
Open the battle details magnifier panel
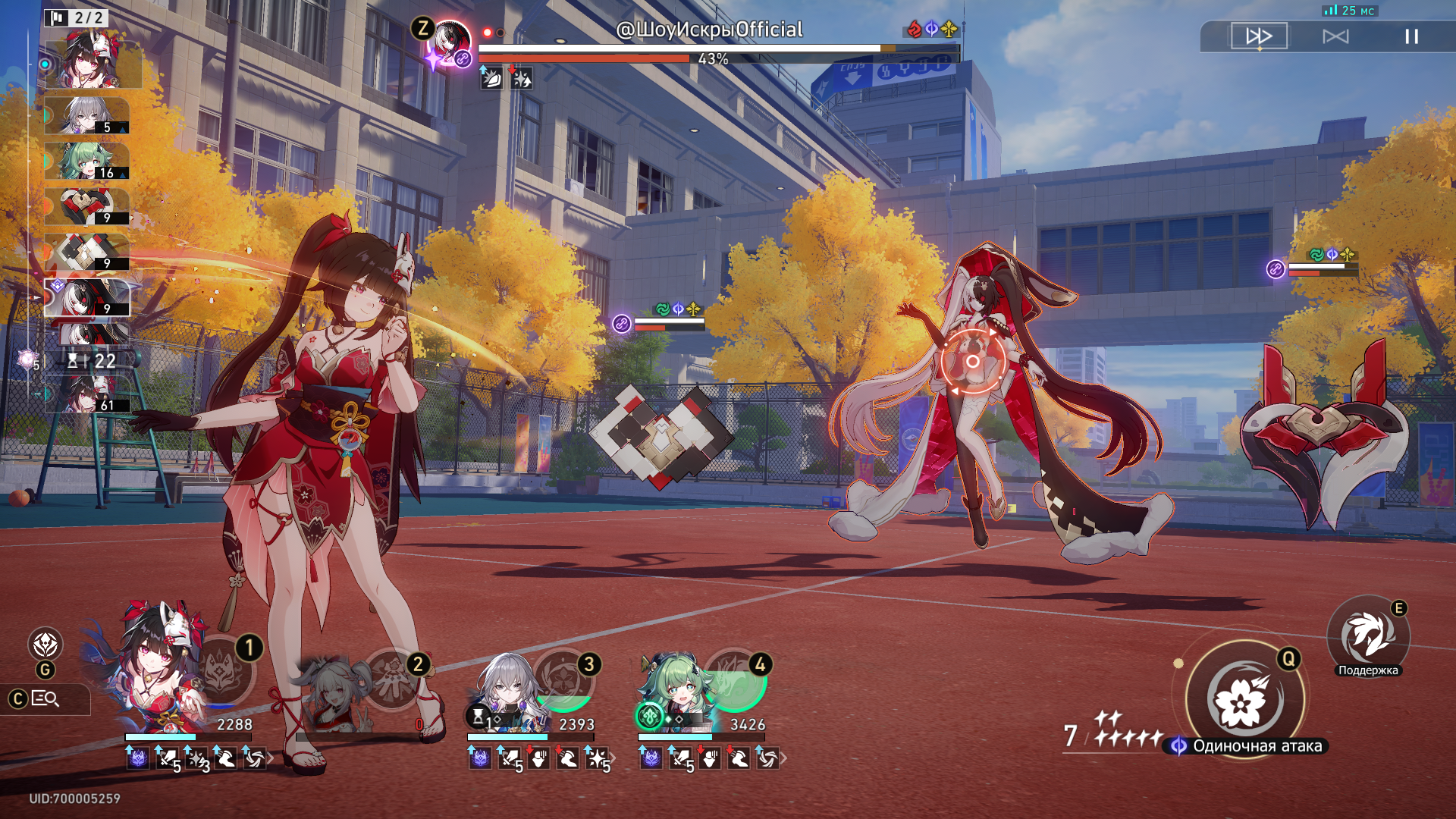pyautogui.click(x=45, y=699)
